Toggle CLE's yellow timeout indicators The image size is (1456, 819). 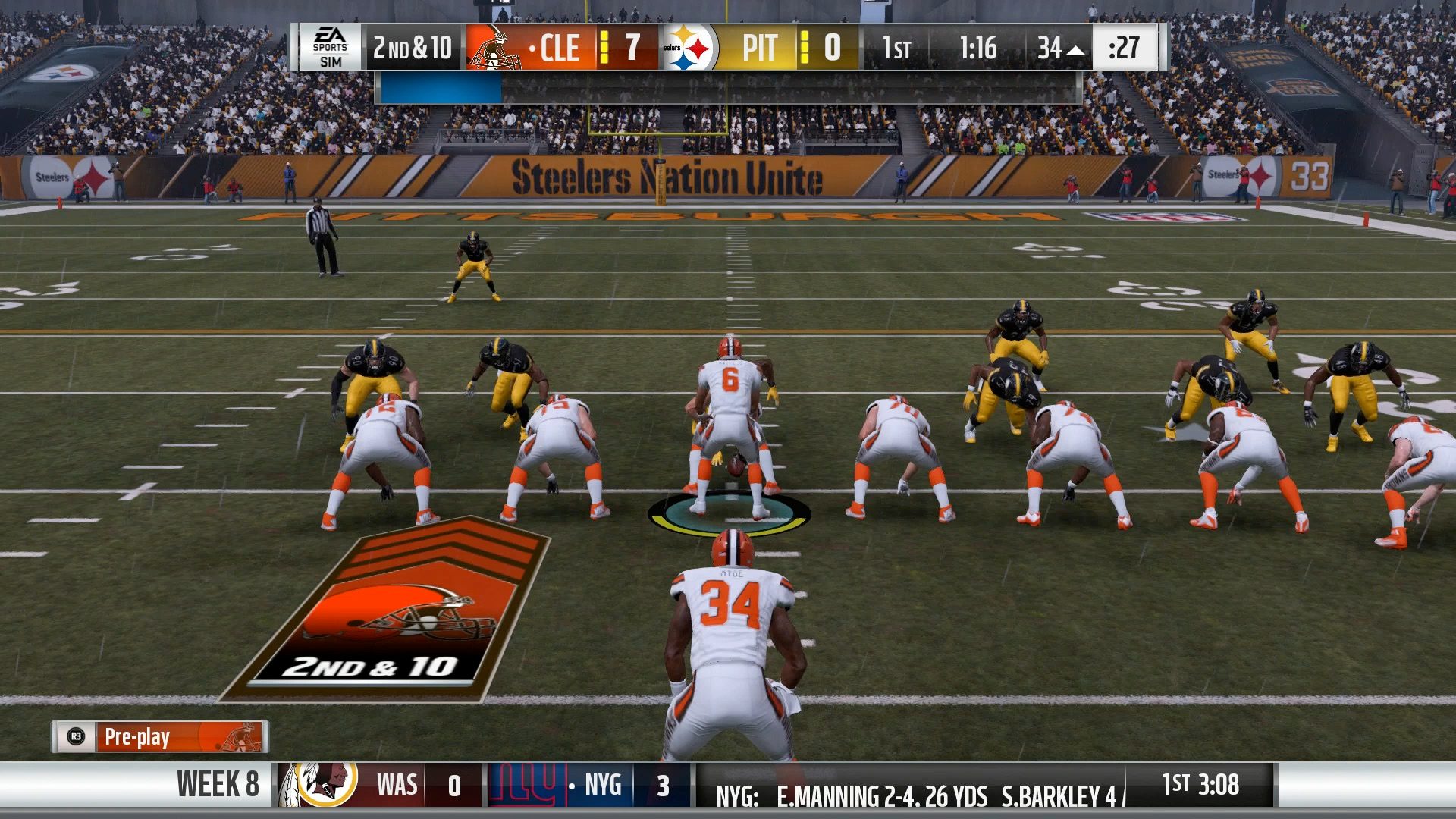click(x=606, y=48)
